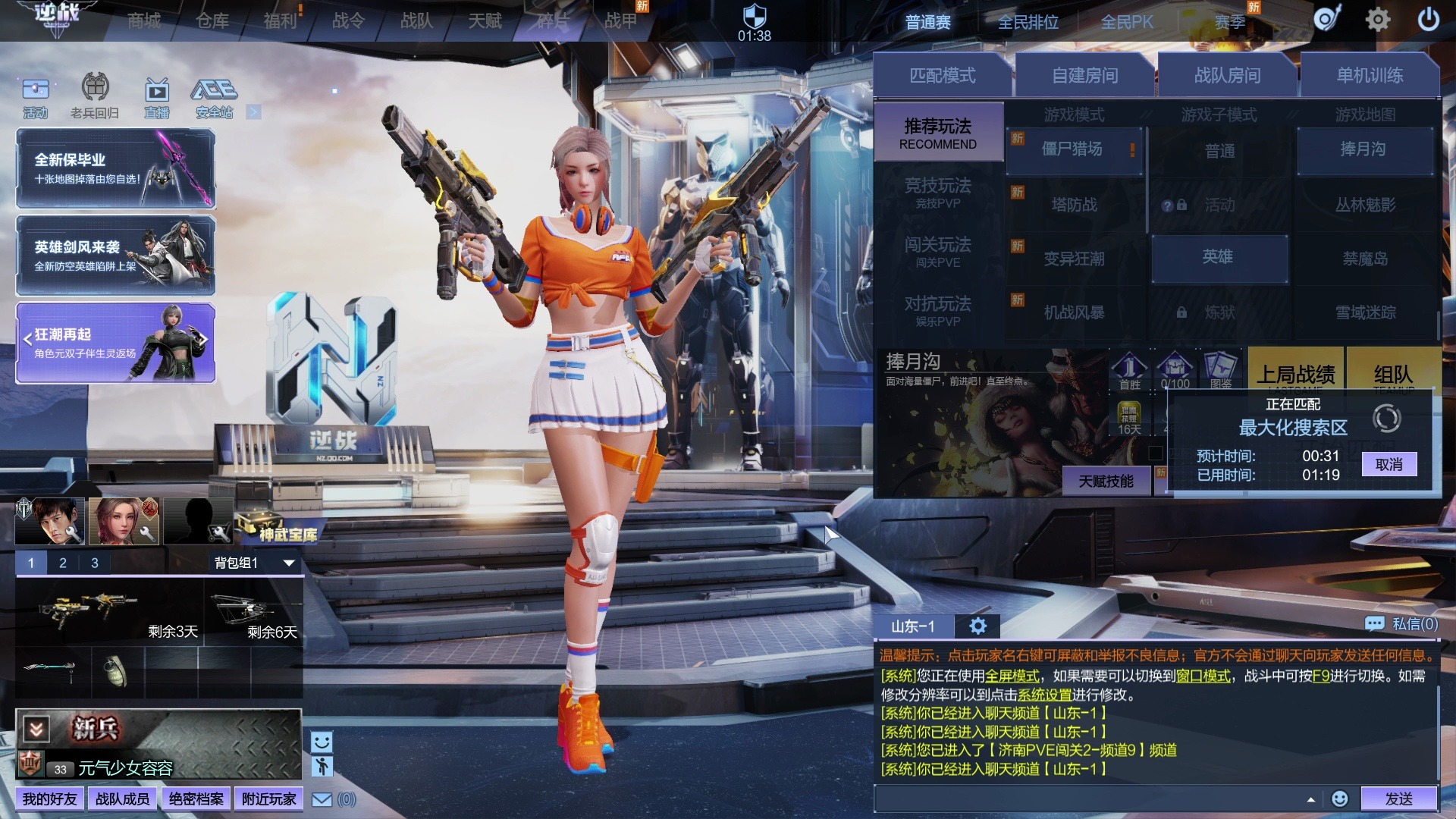
Task: Choose the 竞技玩法 PVP category
Action: tap(938, 192)
